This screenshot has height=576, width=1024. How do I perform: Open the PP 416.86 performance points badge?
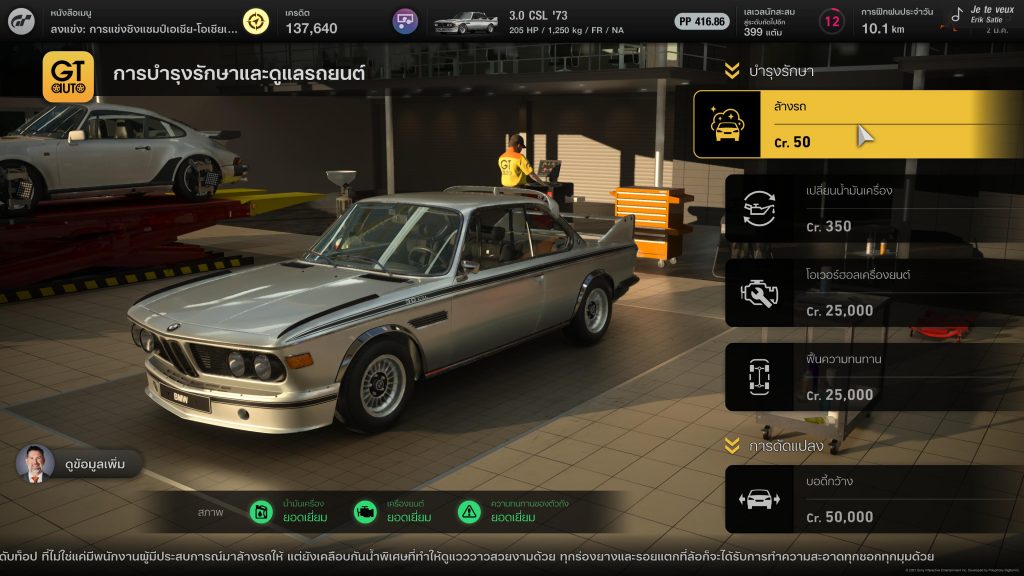[x=702, y=21]
